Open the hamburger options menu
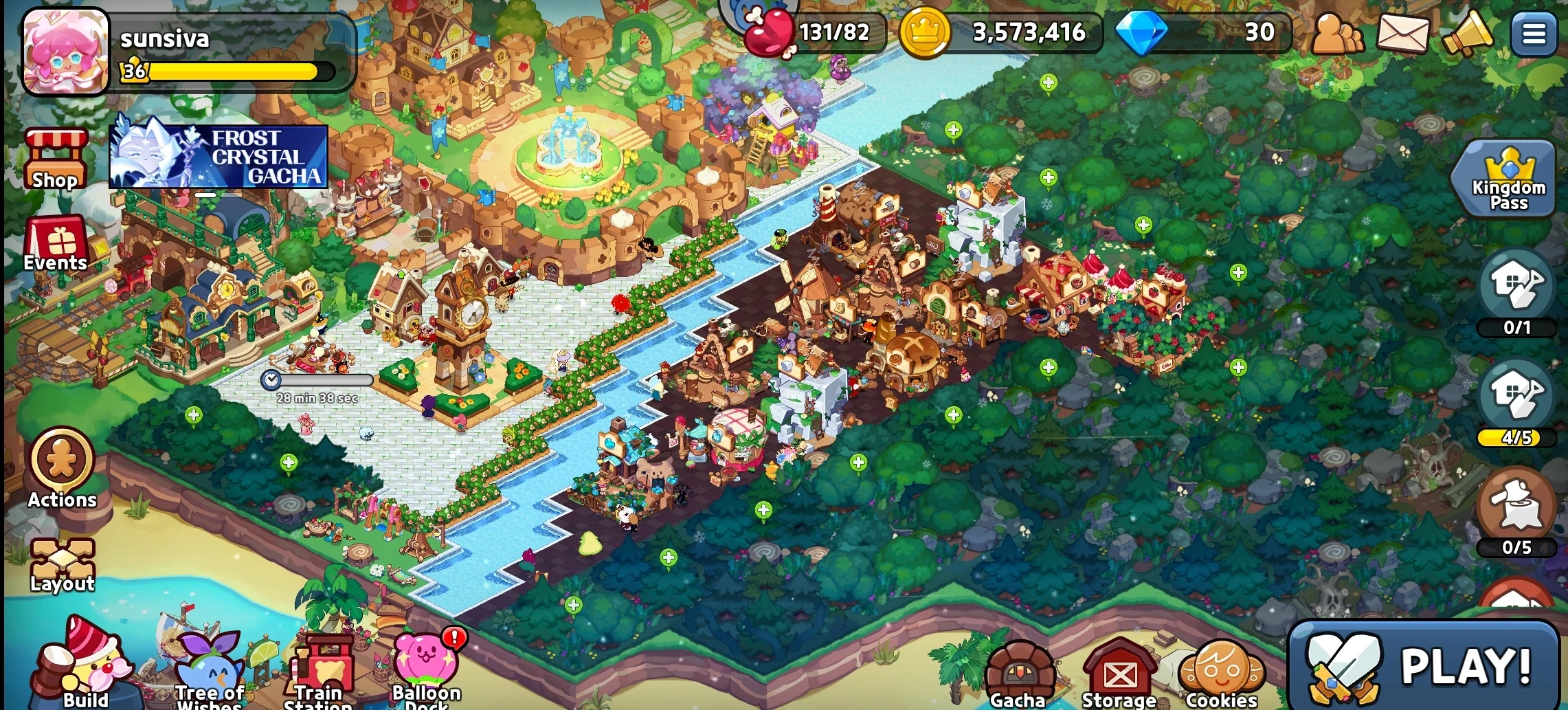1568x710 pixels. point(1534,33)
